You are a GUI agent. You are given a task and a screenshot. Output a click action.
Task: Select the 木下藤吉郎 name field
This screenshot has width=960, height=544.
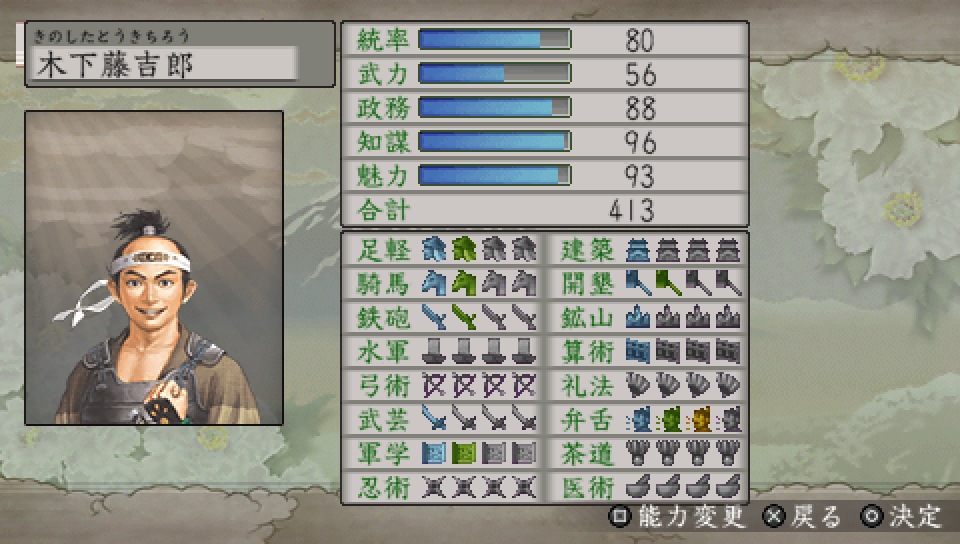click(165, 64)
